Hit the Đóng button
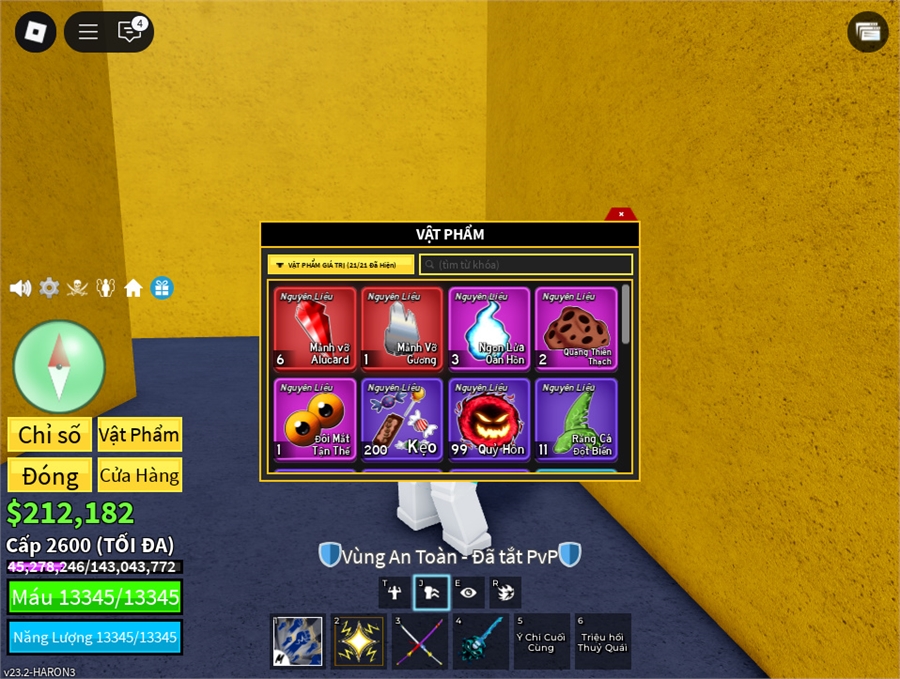The width and height of the screenshot is (900, 679). (49, 475)
